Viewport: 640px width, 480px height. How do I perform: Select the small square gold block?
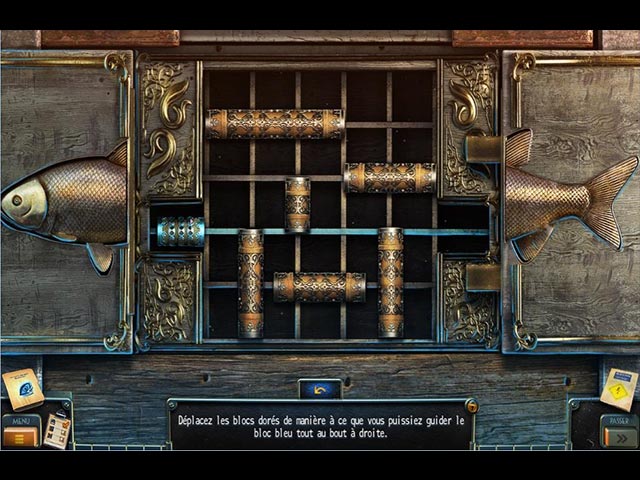click(x=297, y=204)
